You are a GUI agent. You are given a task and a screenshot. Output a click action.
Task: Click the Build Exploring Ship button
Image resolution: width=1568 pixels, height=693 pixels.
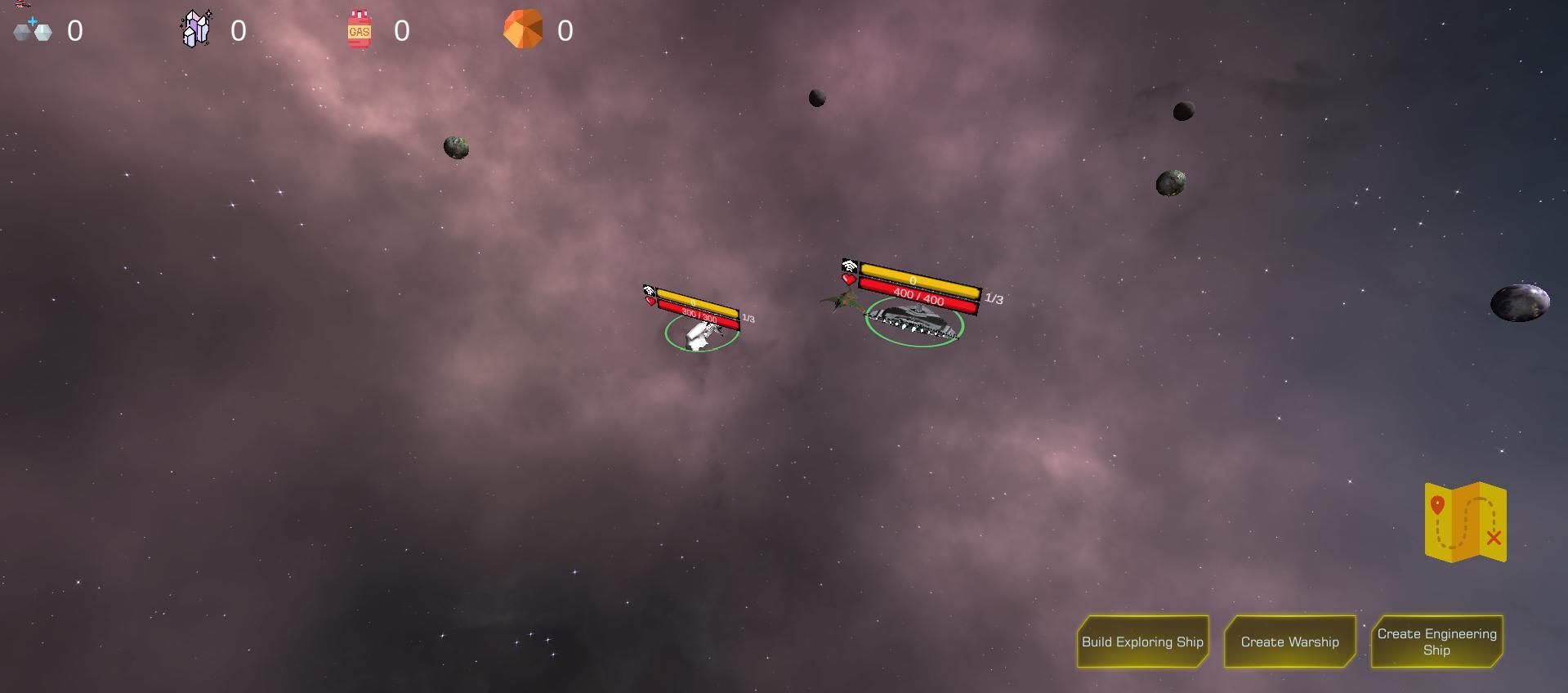click(1142, 642)
